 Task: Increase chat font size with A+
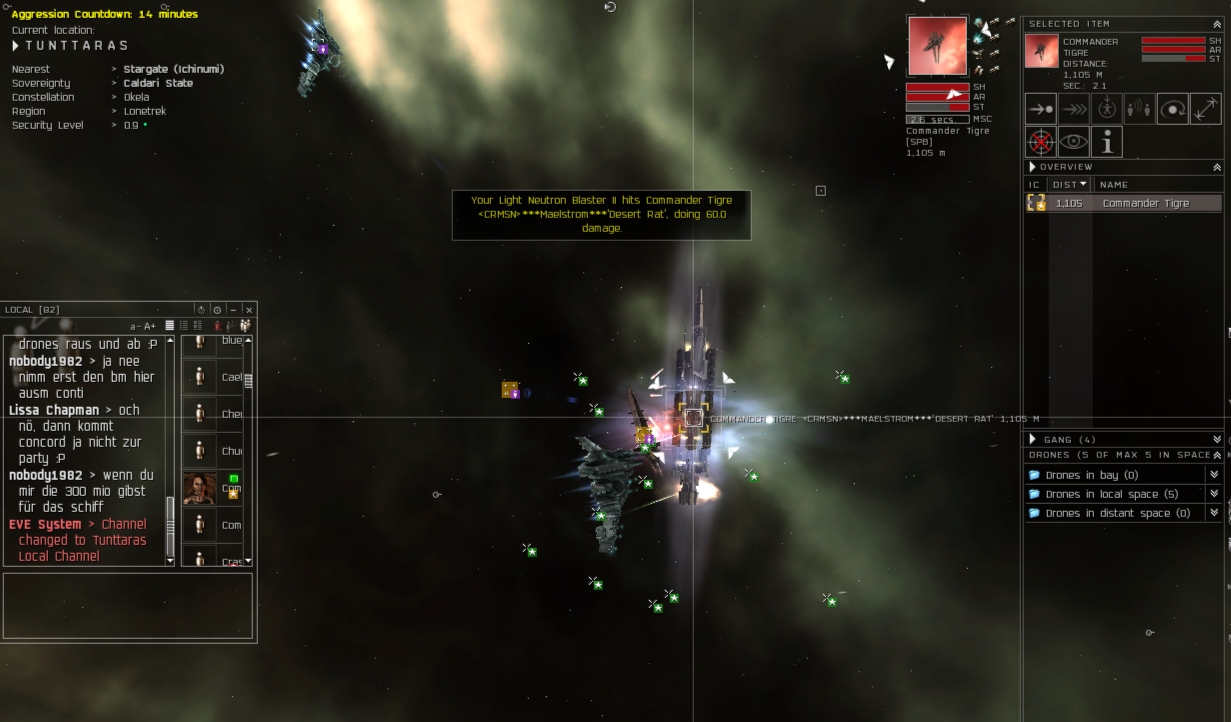[150, 326]
